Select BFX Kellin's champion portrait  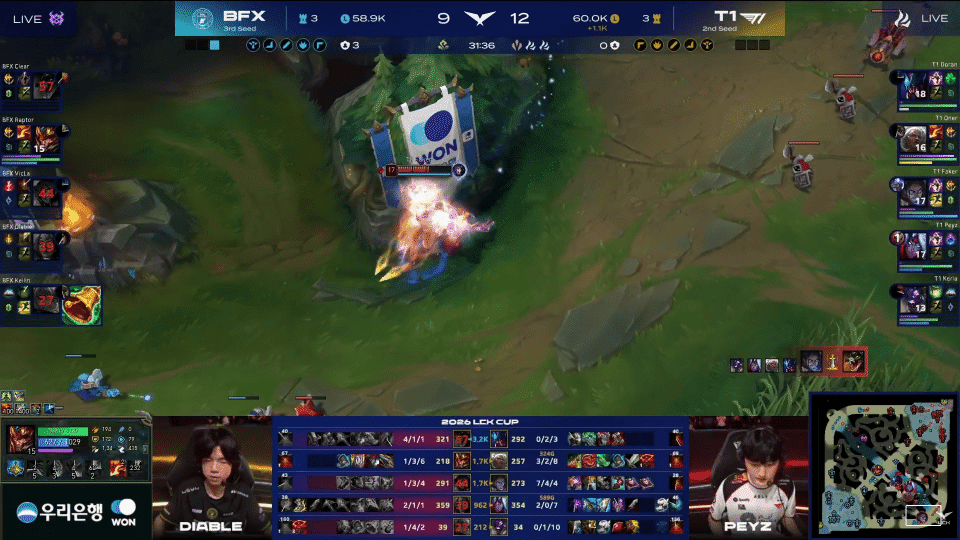(x=45, y=297)
